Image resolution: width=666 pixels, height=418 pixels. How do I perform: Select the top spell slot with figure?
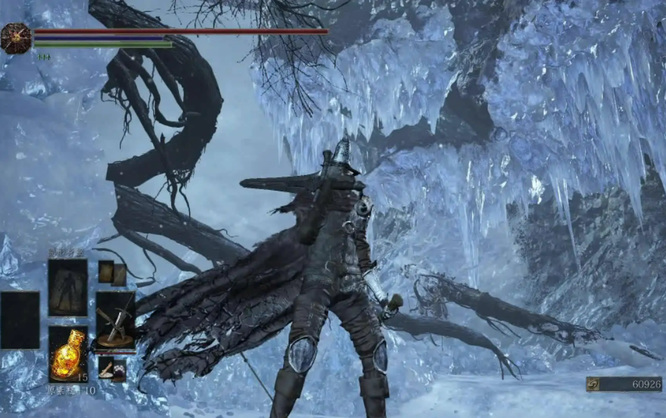click(68, 287)
